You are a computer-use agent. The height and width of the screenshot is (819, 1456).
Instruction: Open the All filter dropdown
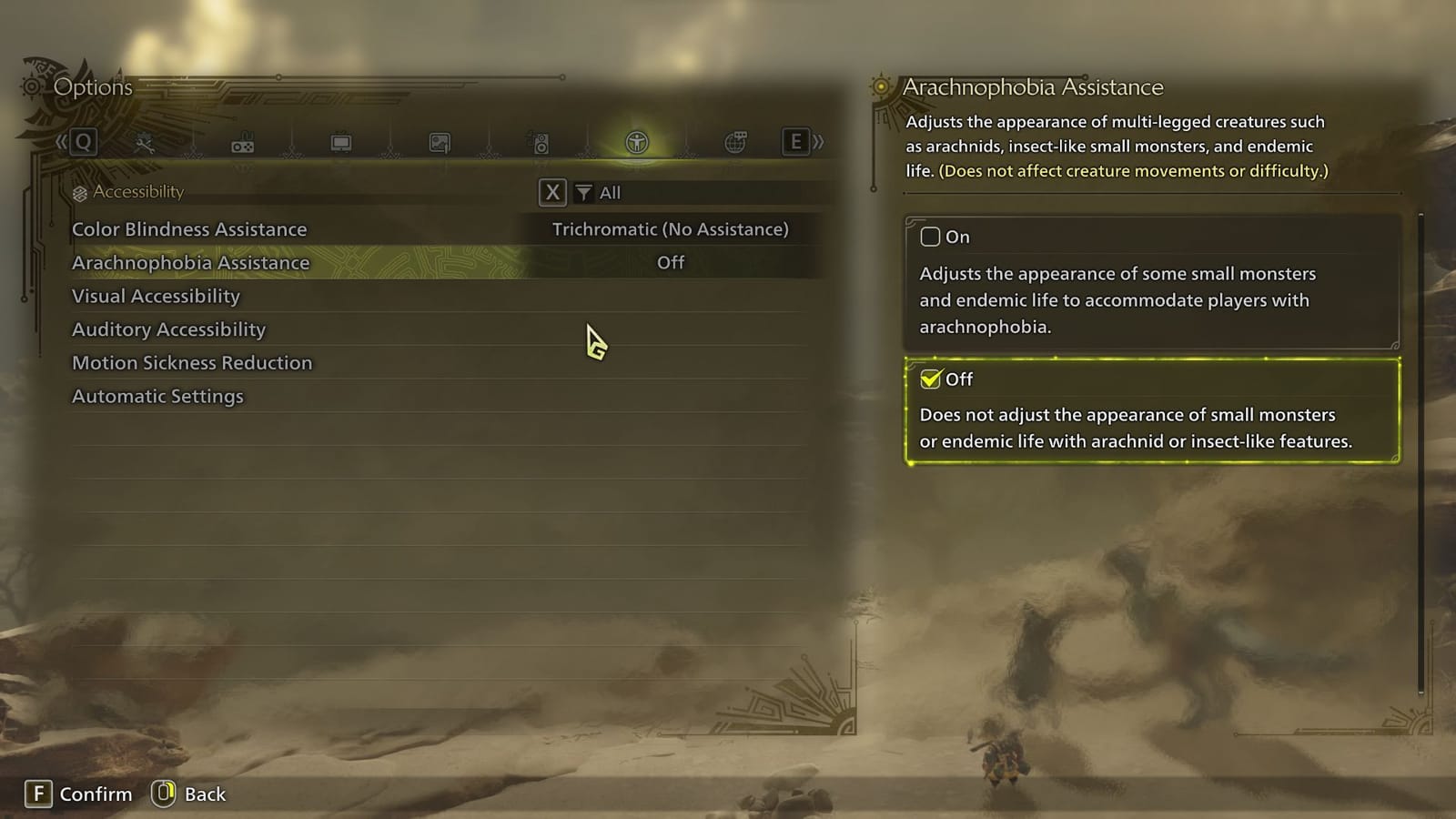tap(608, 192)
